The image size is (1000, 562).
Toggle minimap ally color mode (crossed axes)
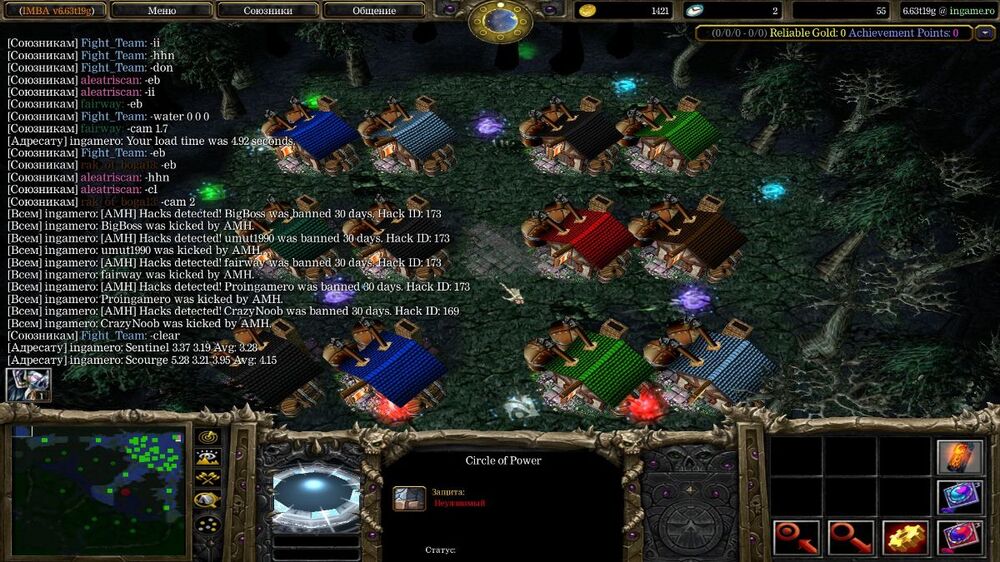click(208, 479)
